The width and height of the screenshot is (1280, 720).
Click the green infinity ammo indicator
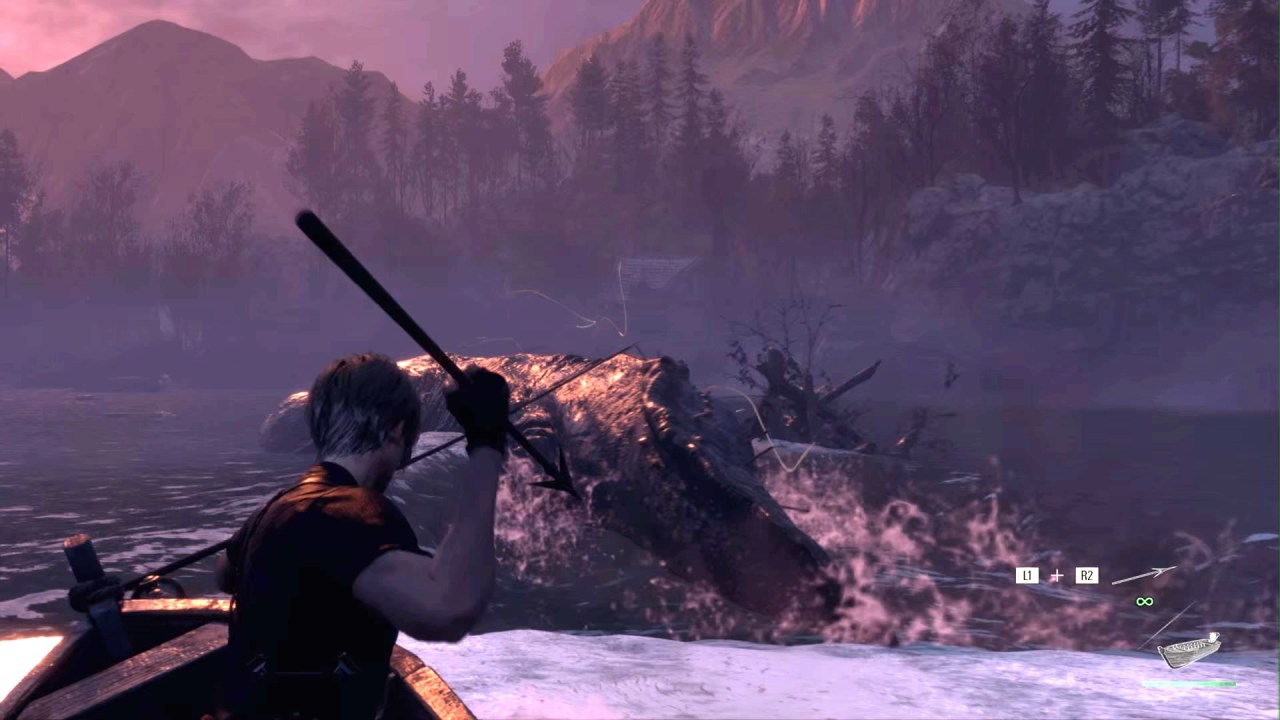click(1144, 601)
